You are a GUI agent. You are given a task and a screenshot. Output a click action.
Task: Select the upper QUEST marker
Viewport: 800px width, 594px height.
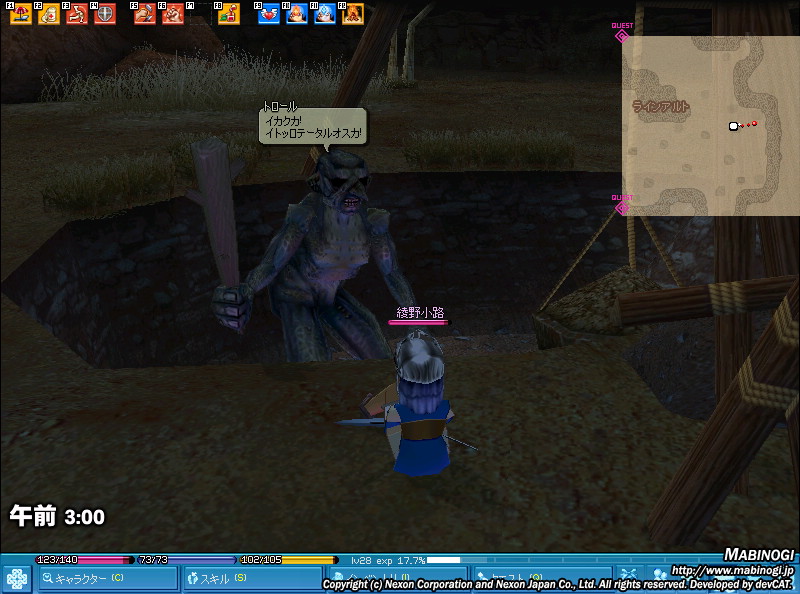click(x=622, y=35)
